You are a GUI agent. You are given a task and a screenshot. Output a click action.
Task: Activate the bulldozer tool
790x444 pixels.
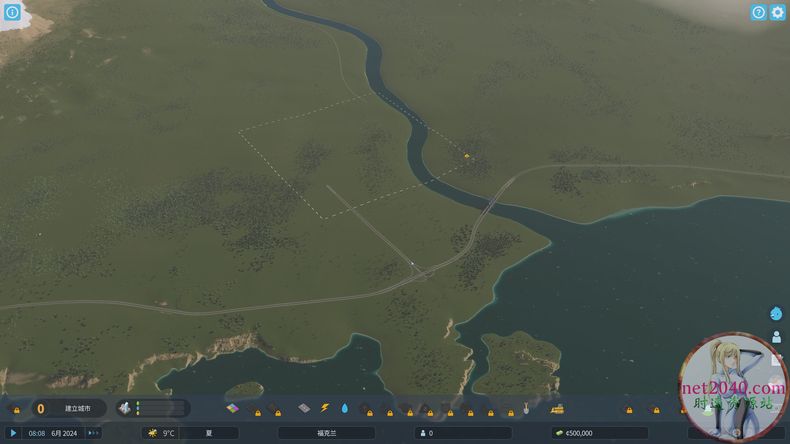click(557, 408)
